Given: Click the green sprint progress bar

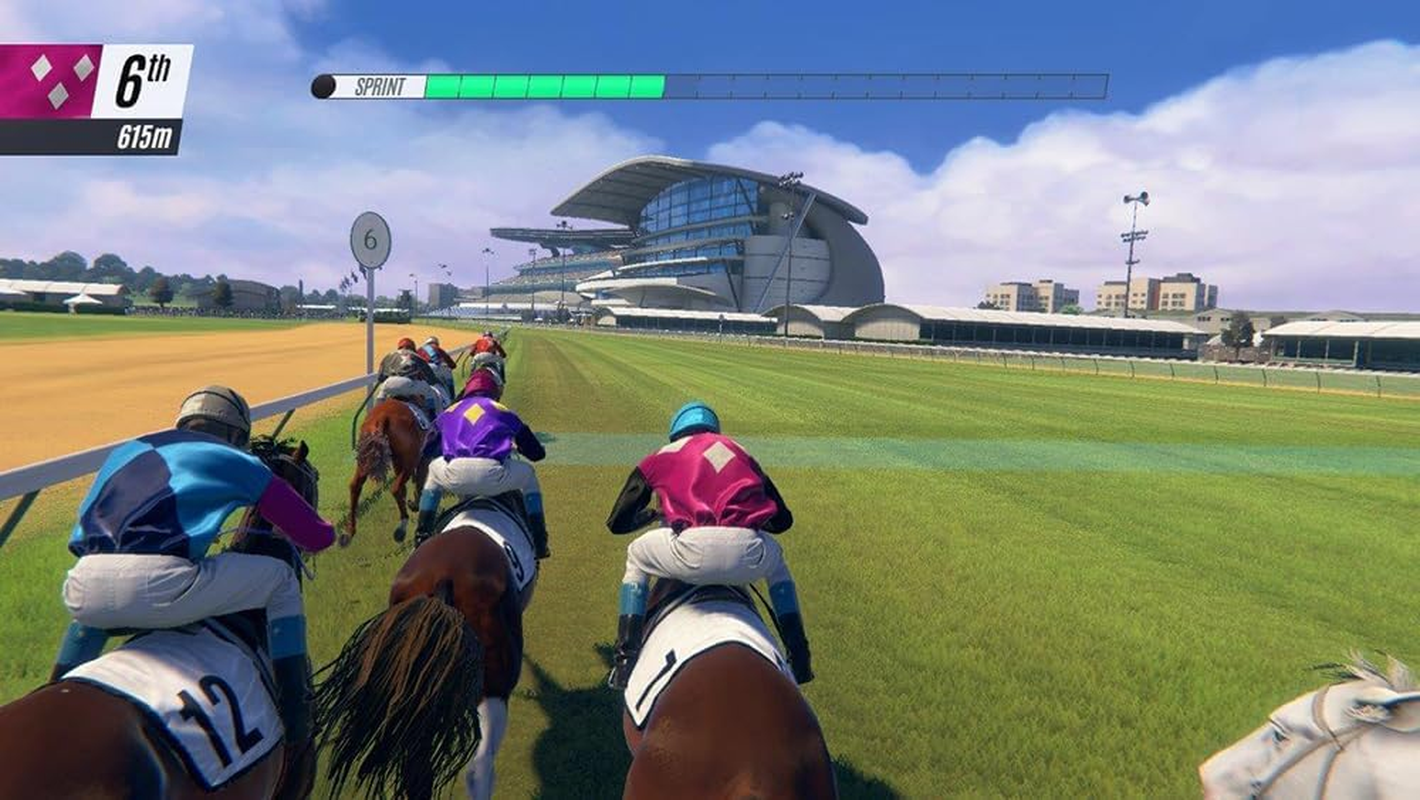Looking at the screenshot, I should pos(545,85).
